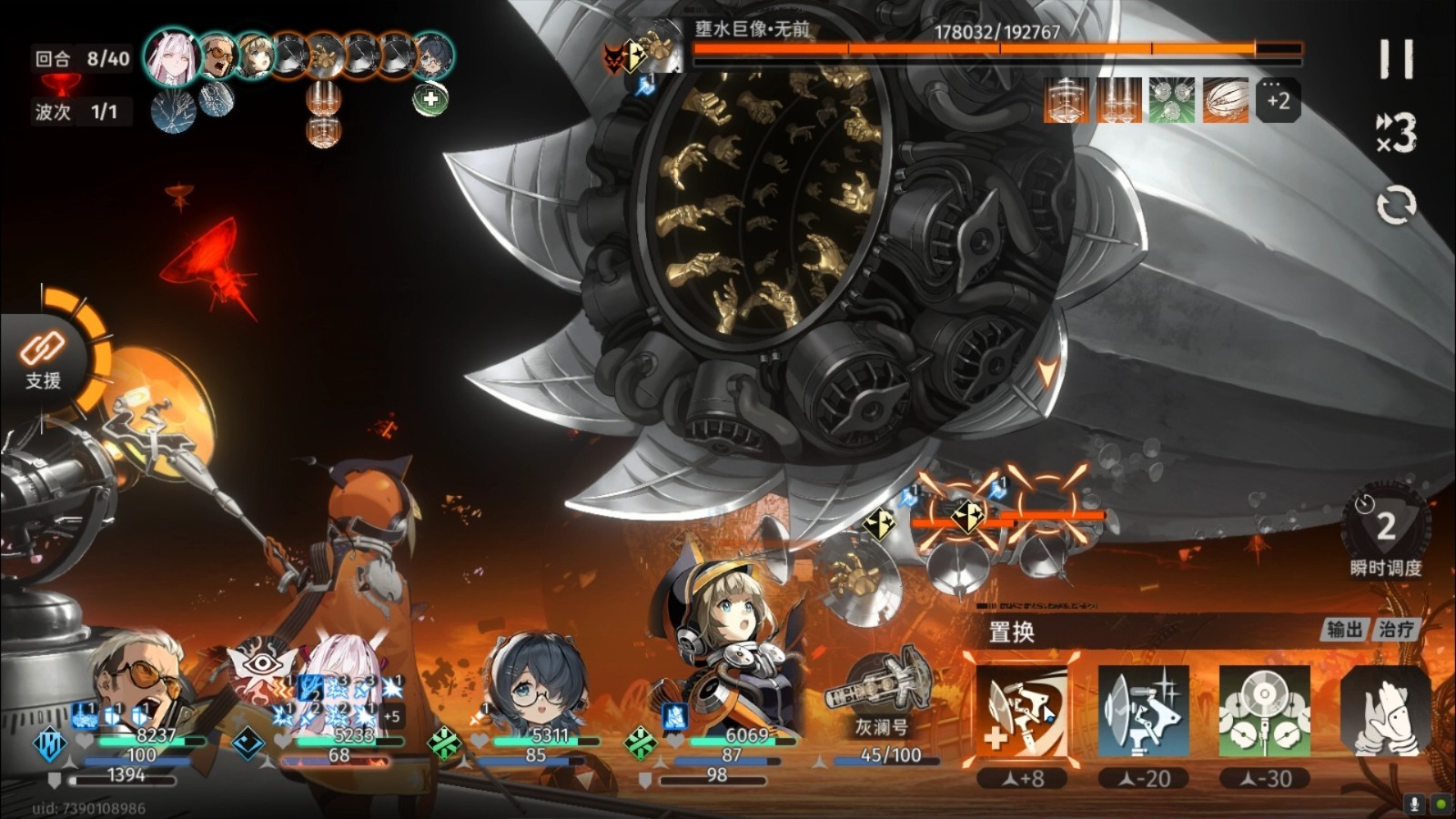The image size is (1456, 819).
Task: Select the clasped gloved hands skill
Action: point(1385,713)
